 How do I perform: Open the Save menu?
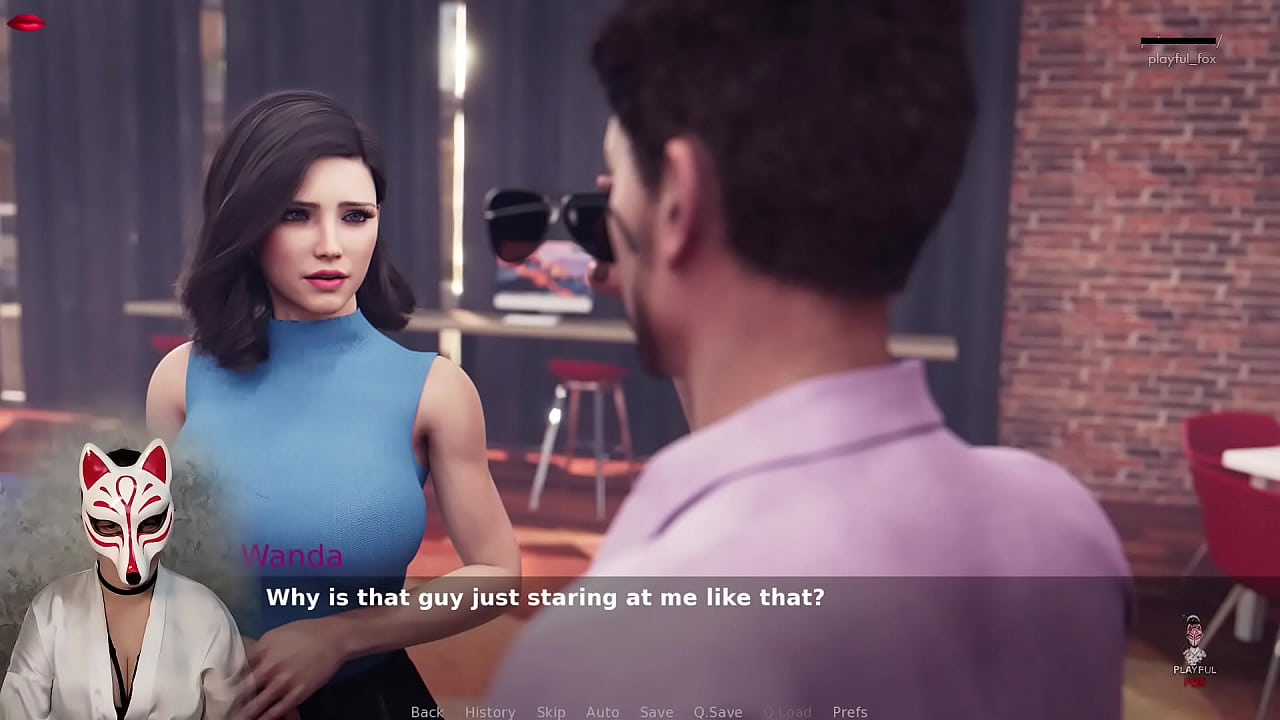coord(657,712)
